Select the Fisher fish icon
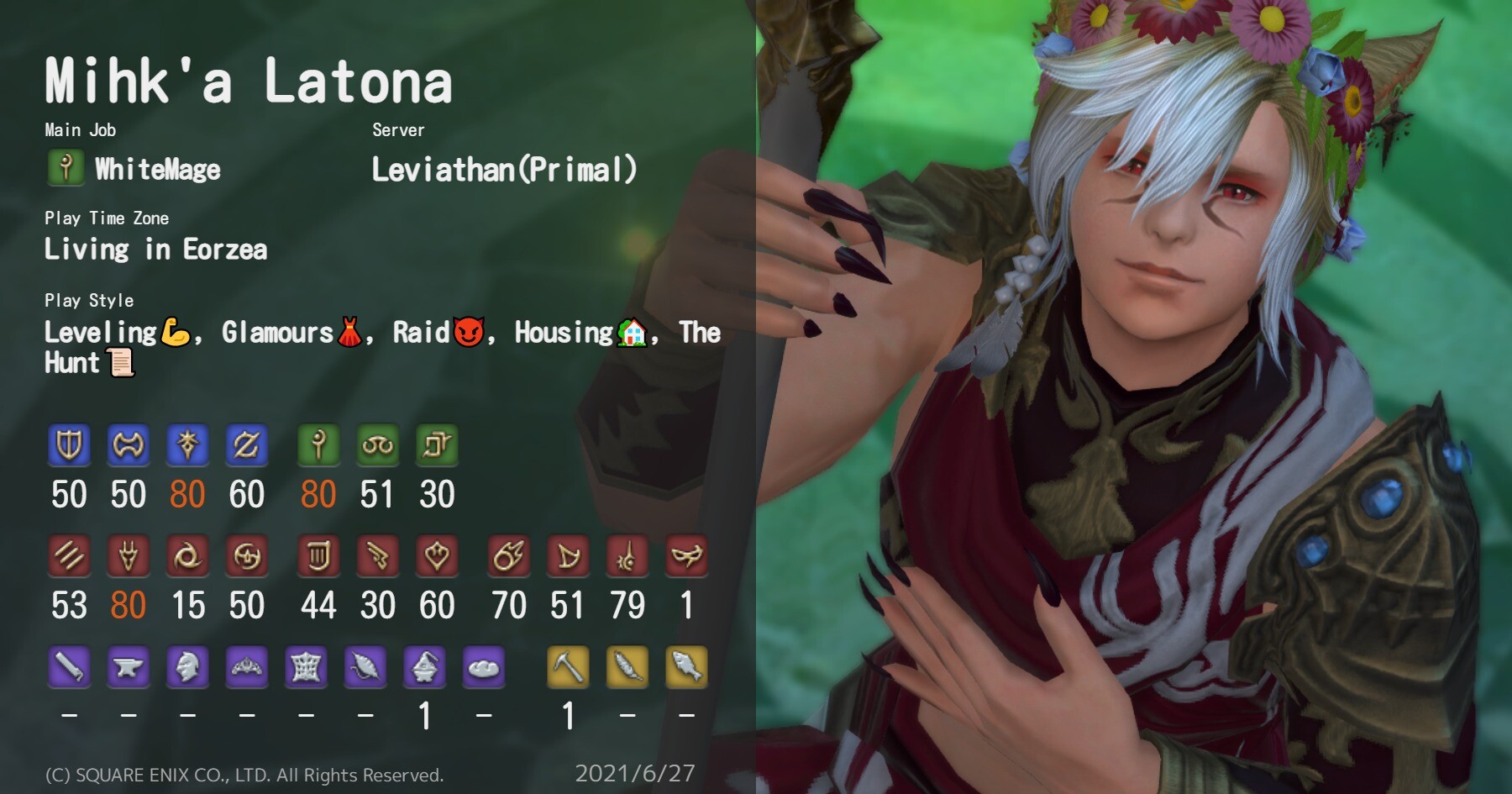 click(x=686, y=668)
